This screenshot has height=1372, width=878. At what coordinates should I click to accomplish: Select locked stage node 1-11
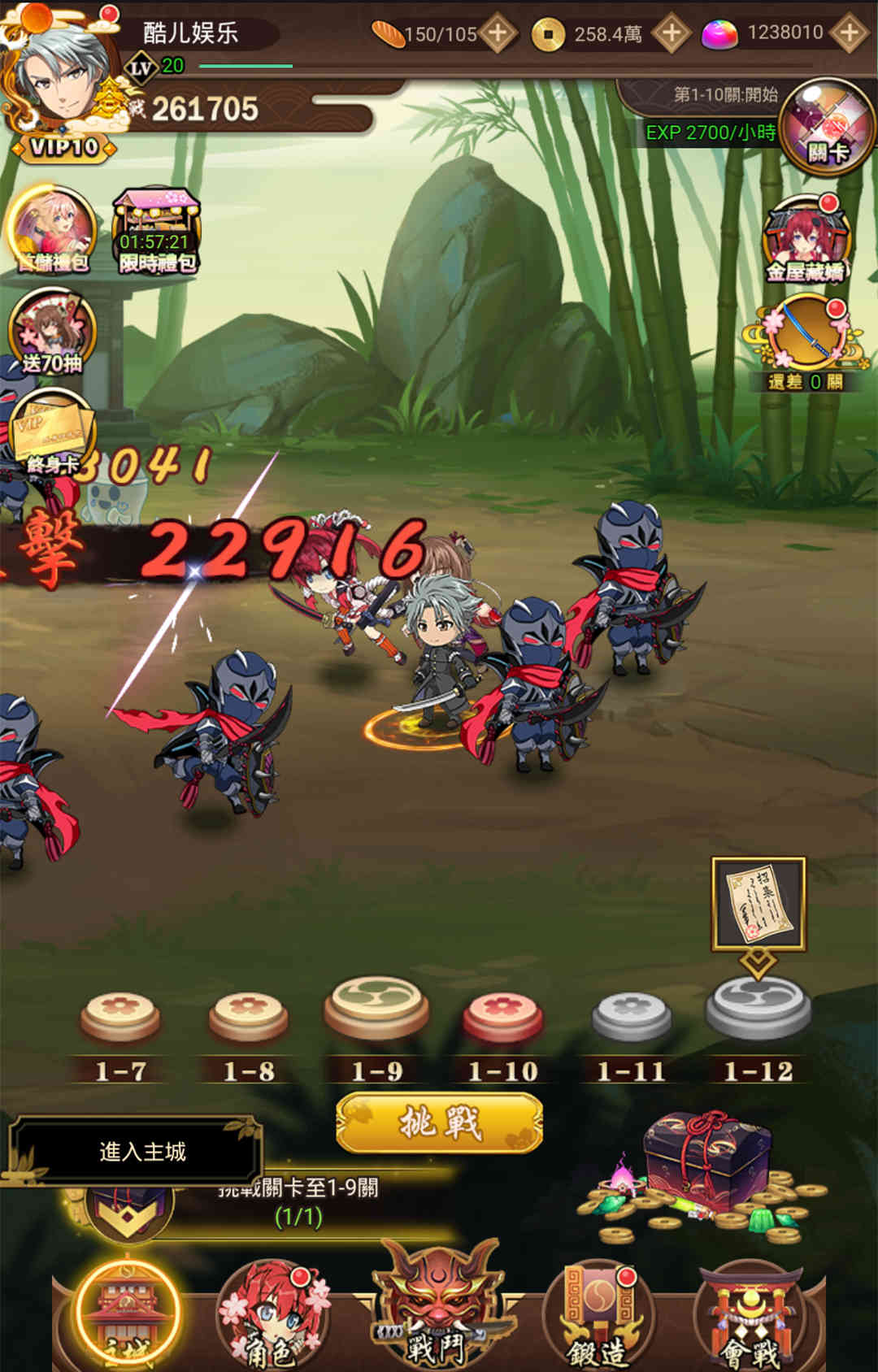tap(631, 1016)
